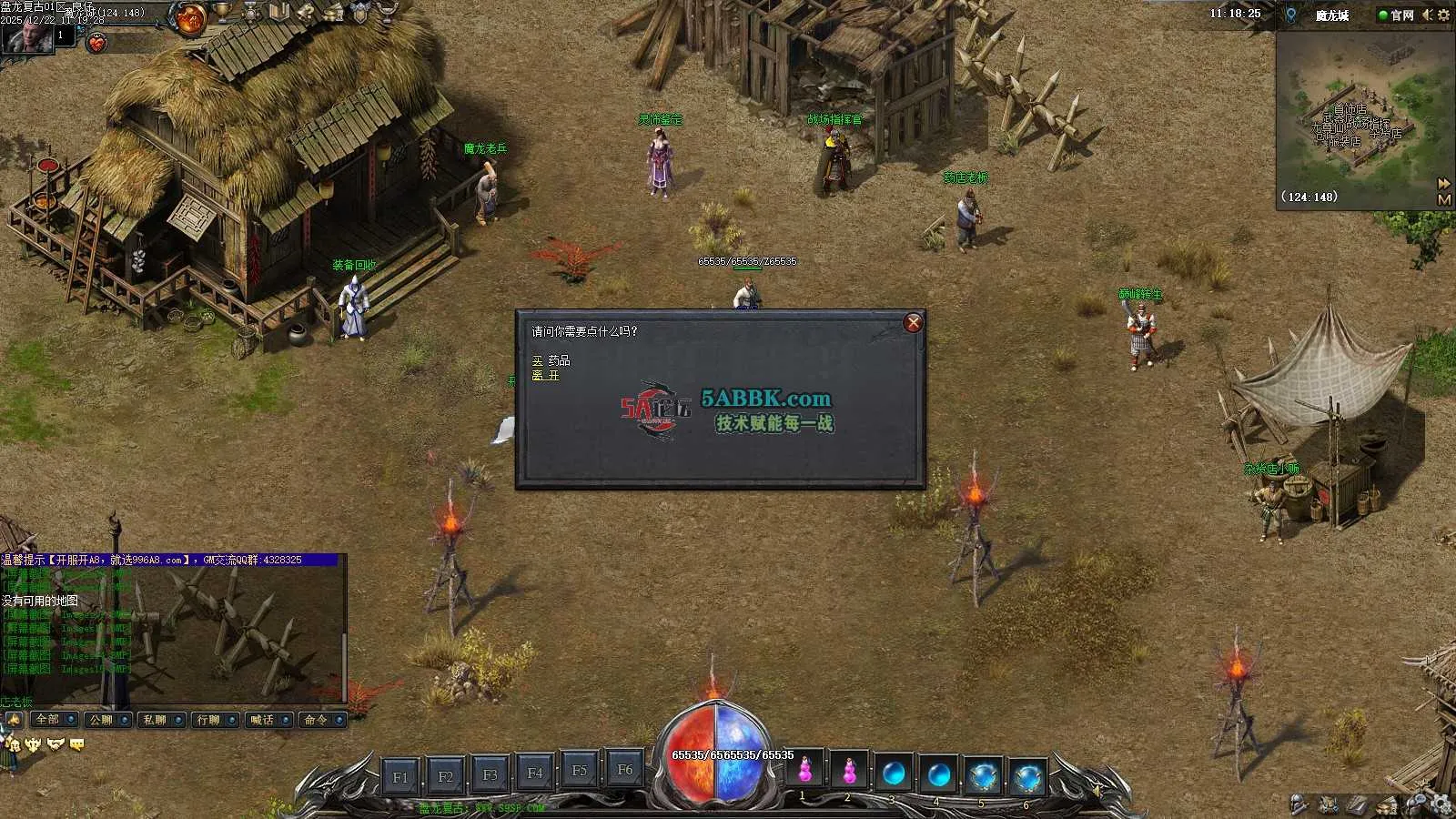The width and height of the screenshot is (1456, 819).
Task: Close the shop dialogue window
Action: click(x=913, y=323)
